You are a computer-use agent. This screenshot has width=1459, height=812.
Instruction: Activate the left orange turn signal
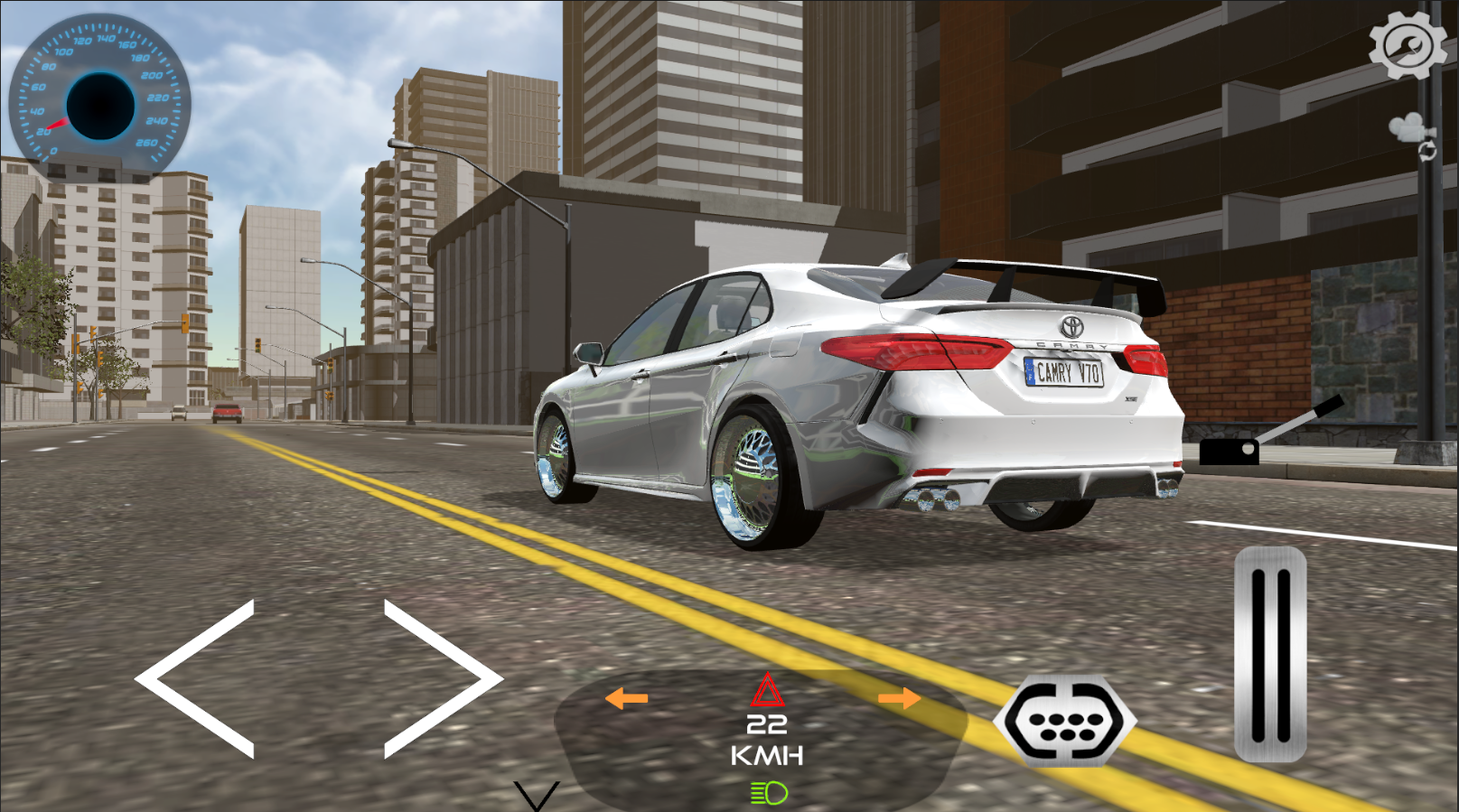[626, 697]
